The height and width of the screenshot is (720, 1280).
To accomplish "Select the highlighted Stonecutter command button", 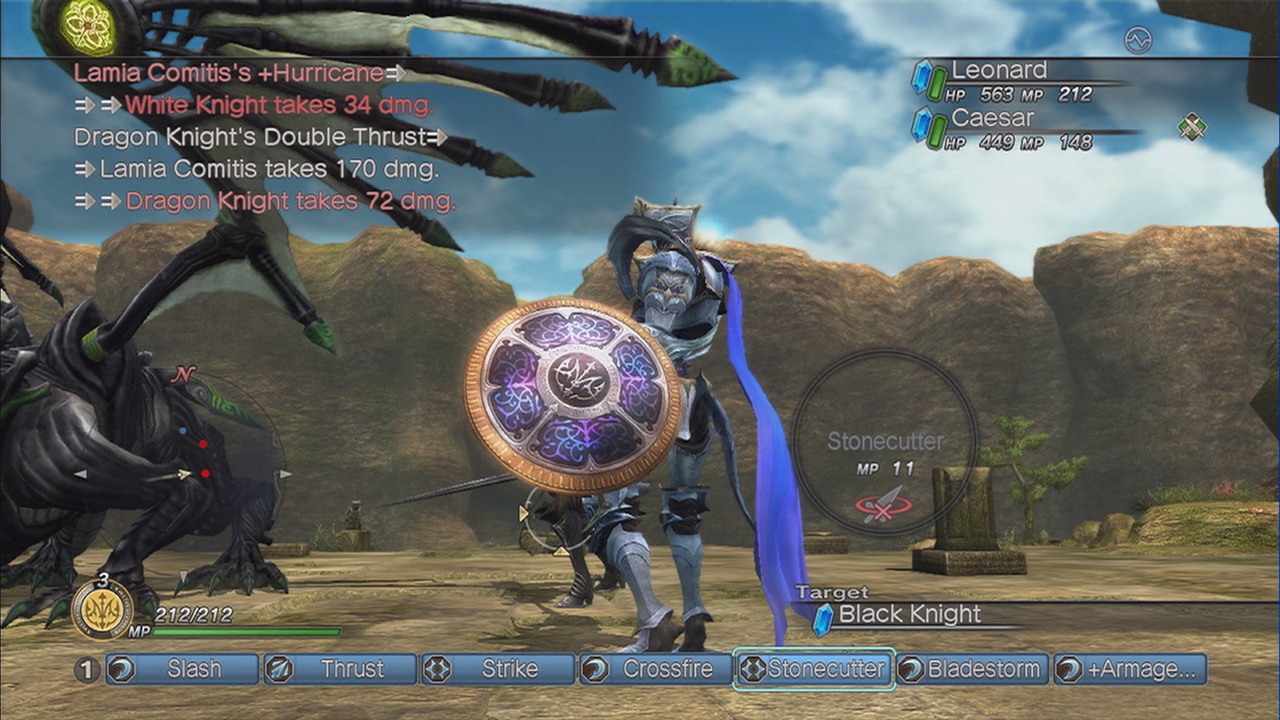I will point(812,669).
